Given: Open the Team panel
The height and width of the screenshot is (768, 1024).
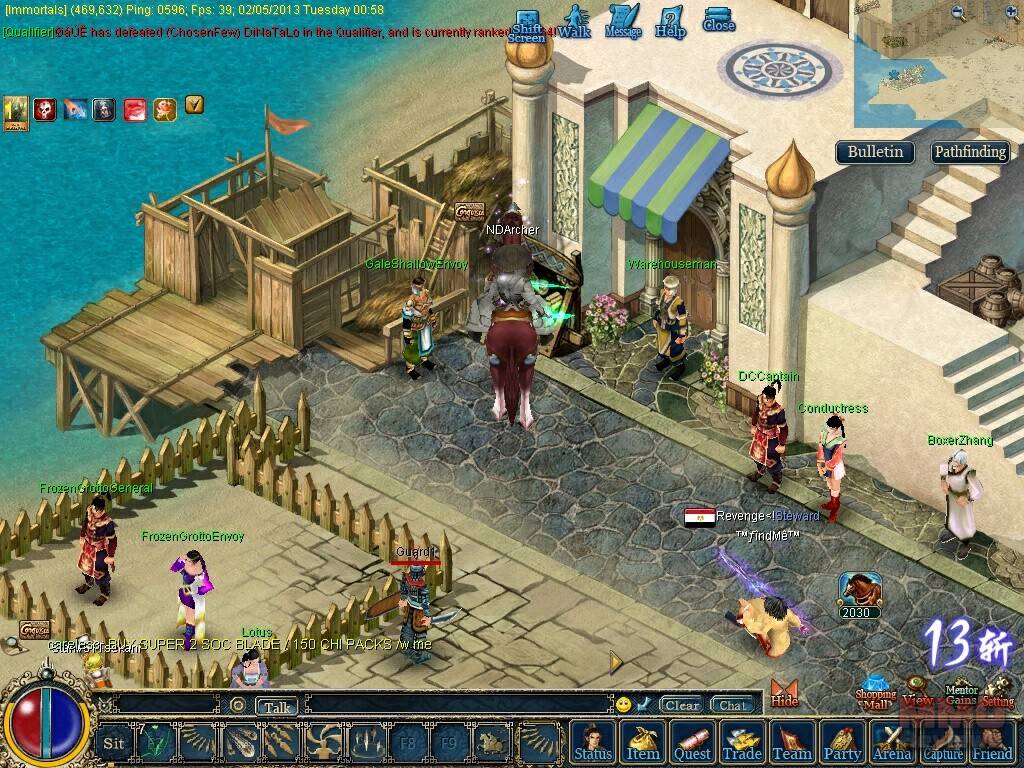Looking at the screenshot, I should [x=792, y=742].
